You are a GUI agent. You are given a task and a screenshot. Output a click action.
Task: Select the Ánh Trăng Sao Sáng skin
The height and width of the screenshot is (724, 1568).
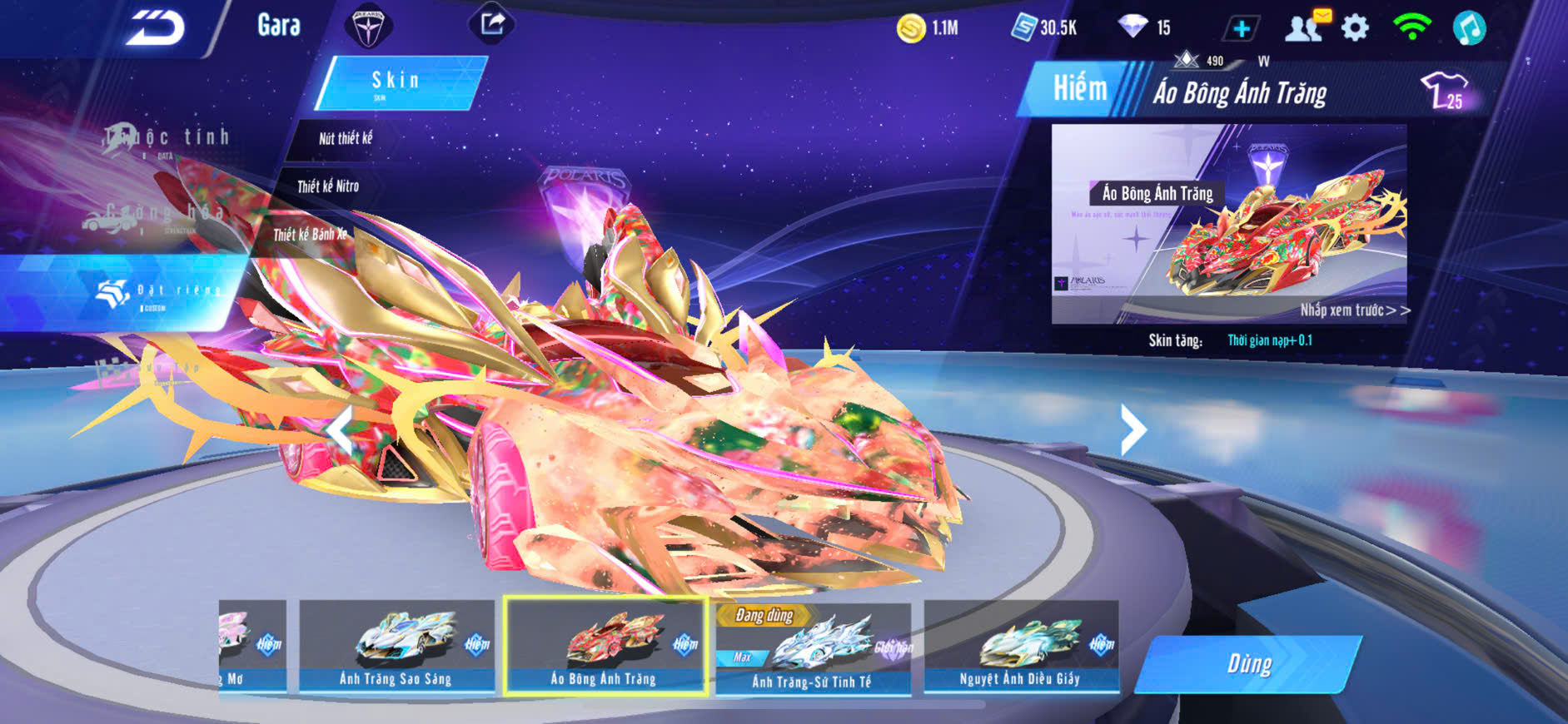tap(396, 646)
